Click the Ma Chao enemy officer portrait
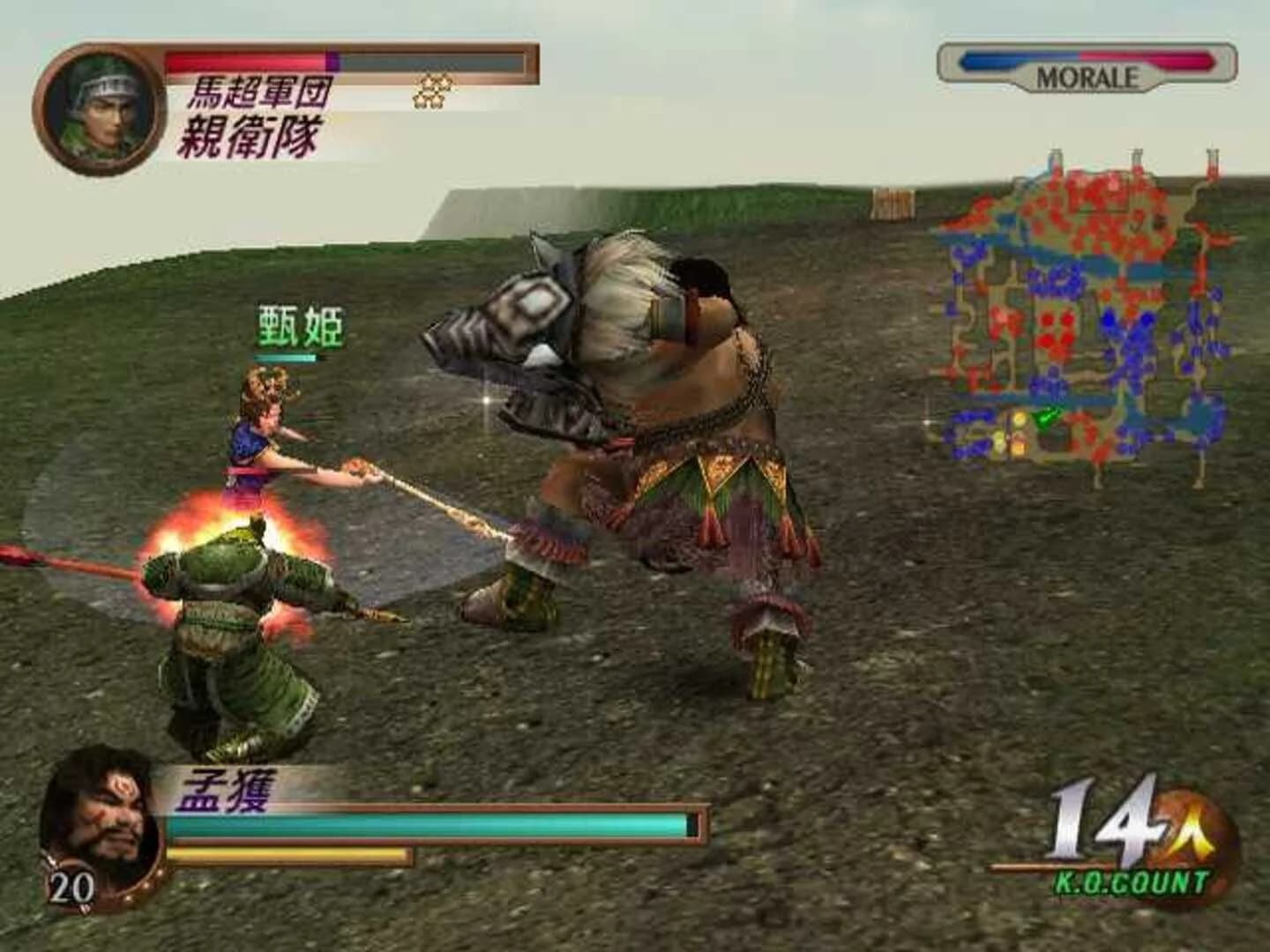This screenshot has height=952, width=1270. coord(104,108)
